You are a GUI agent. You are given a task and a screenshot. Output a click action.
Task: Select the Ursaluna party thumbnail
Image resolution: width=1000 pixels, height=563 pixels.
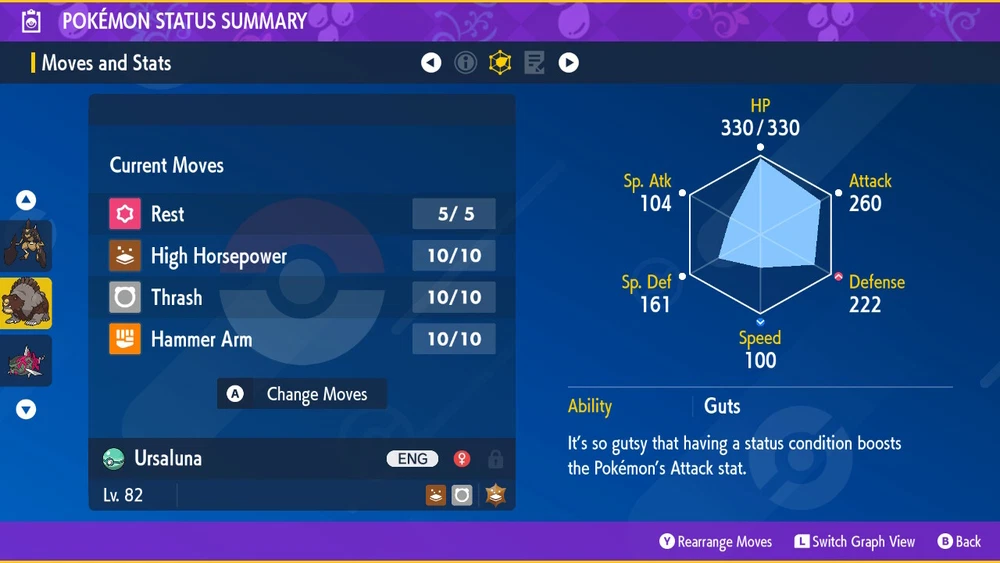pyautogui.click(x=26, y=303)
